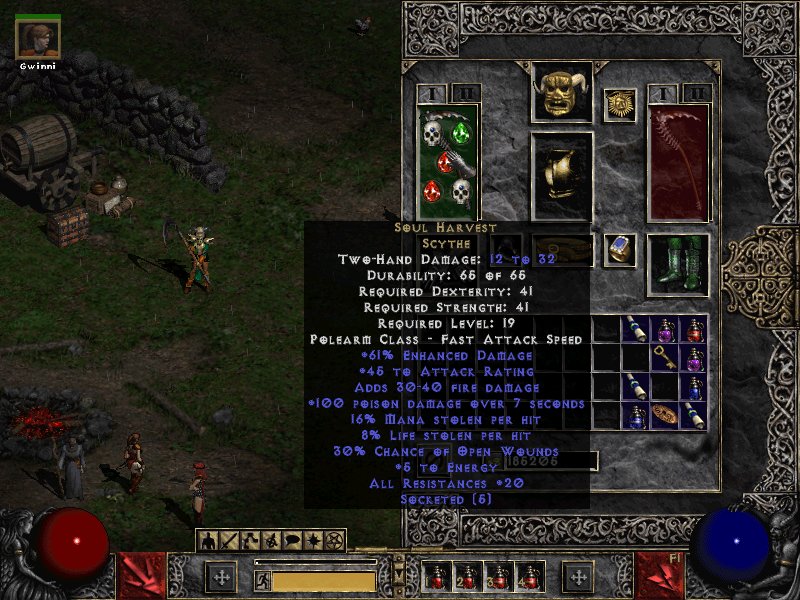Select the red potion in the inventory grid
Image resolution: width=800 pixels, height=600 pixels.
694,328
